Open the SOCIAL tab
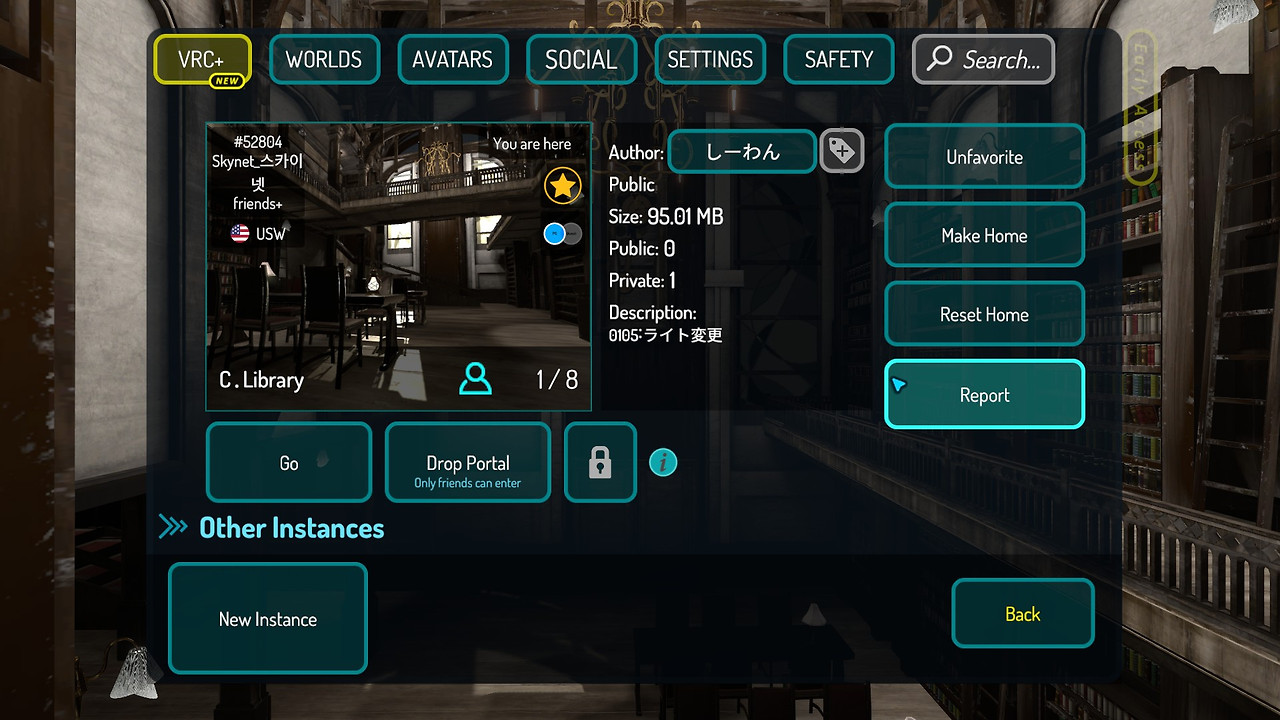 [x=581, y=59]
